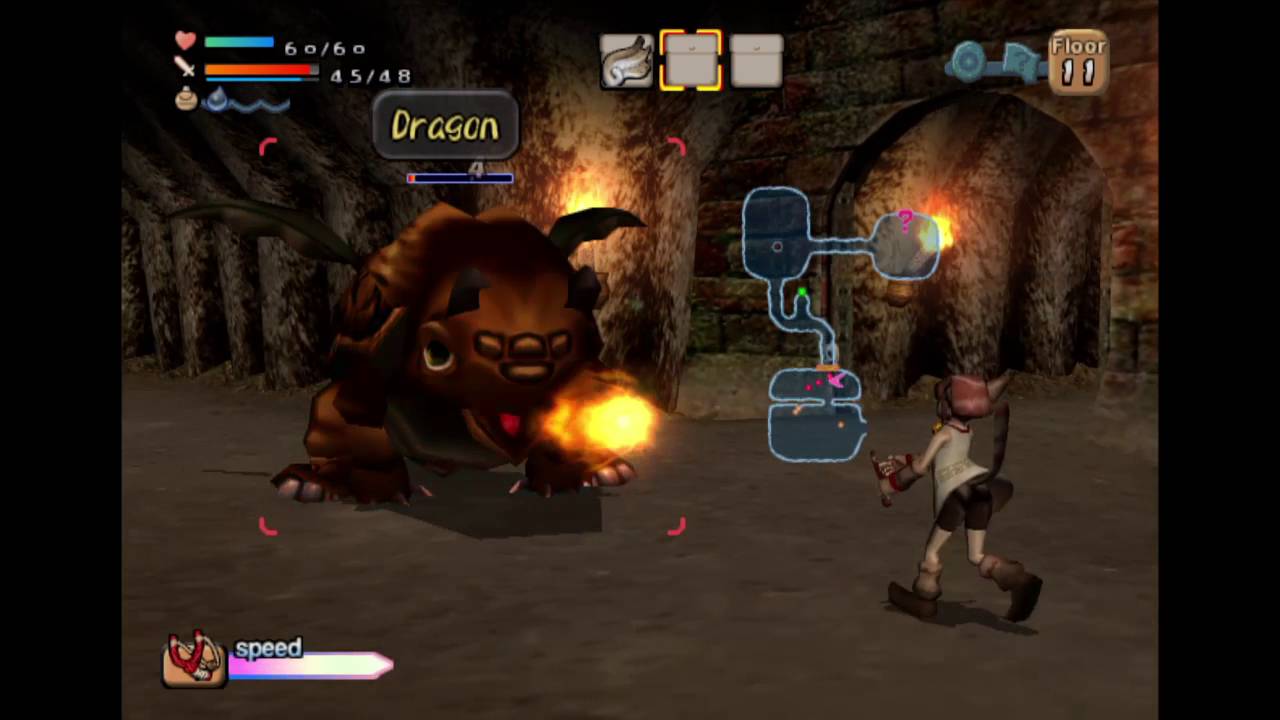
Task: Choose the yellow-highlighted empty item slot
Action: click(690, 61)
